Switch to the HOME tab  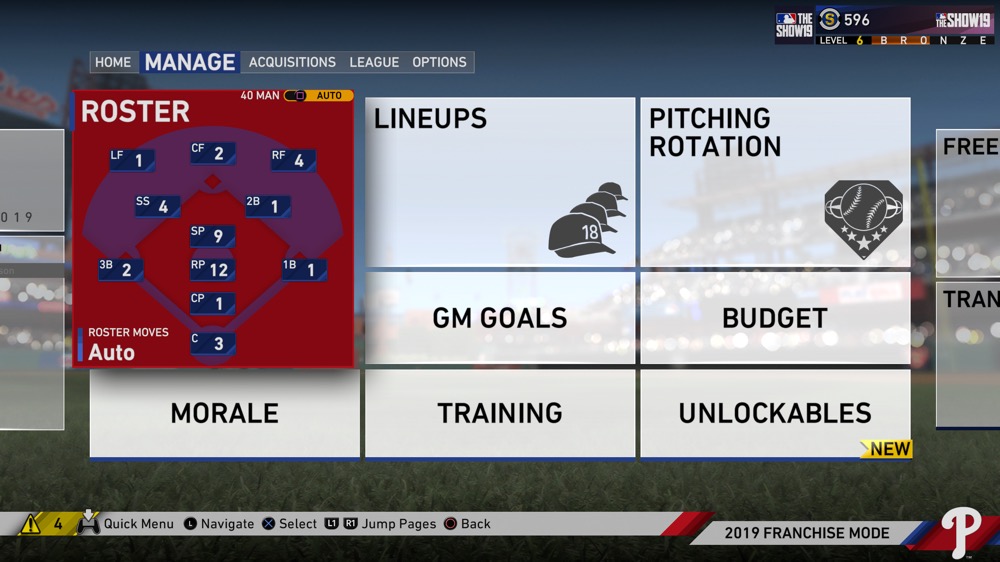tap(113, 62)
